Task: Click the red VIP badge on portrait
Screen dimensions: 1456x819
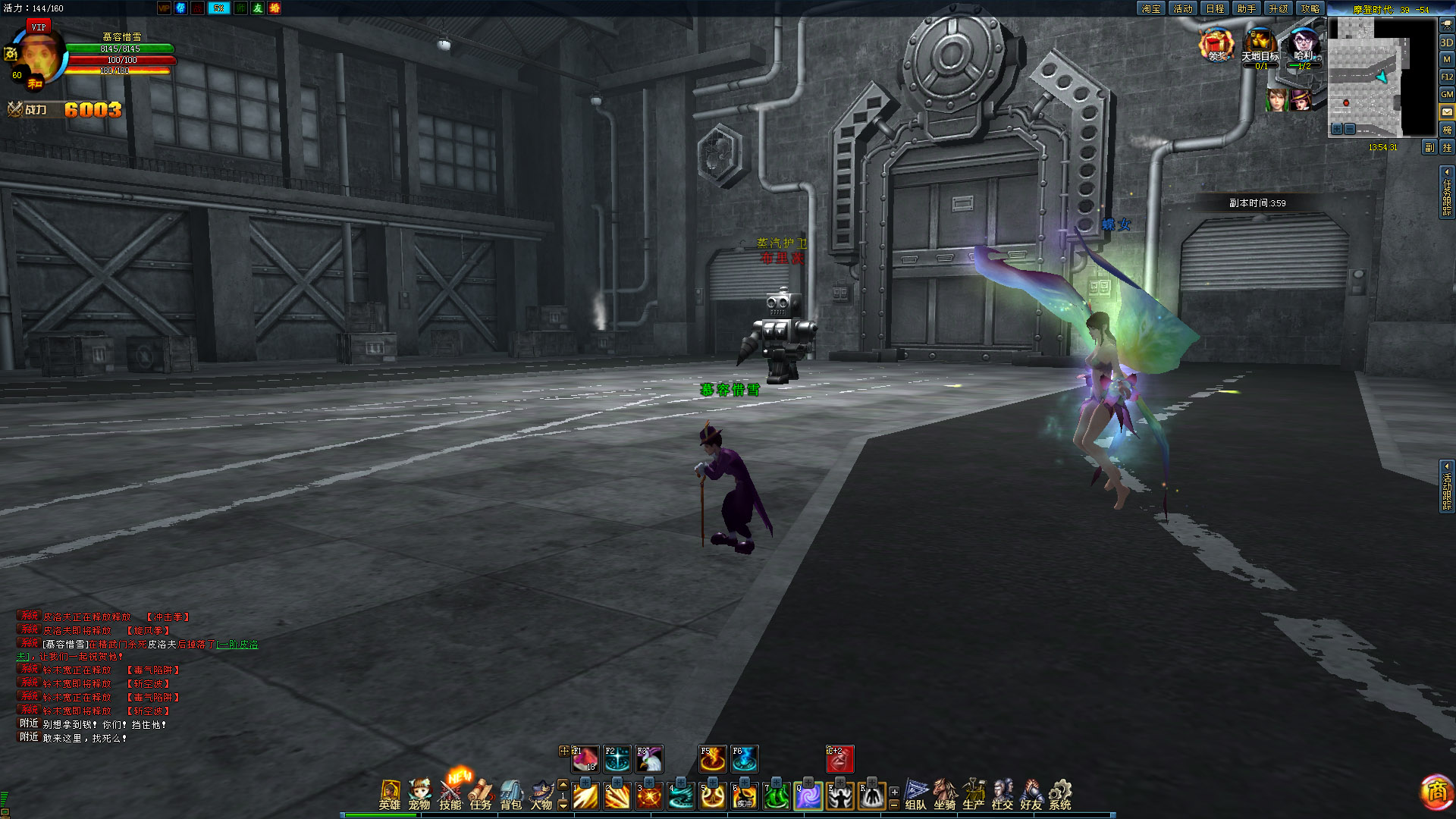Action: (x=39, y=27)
